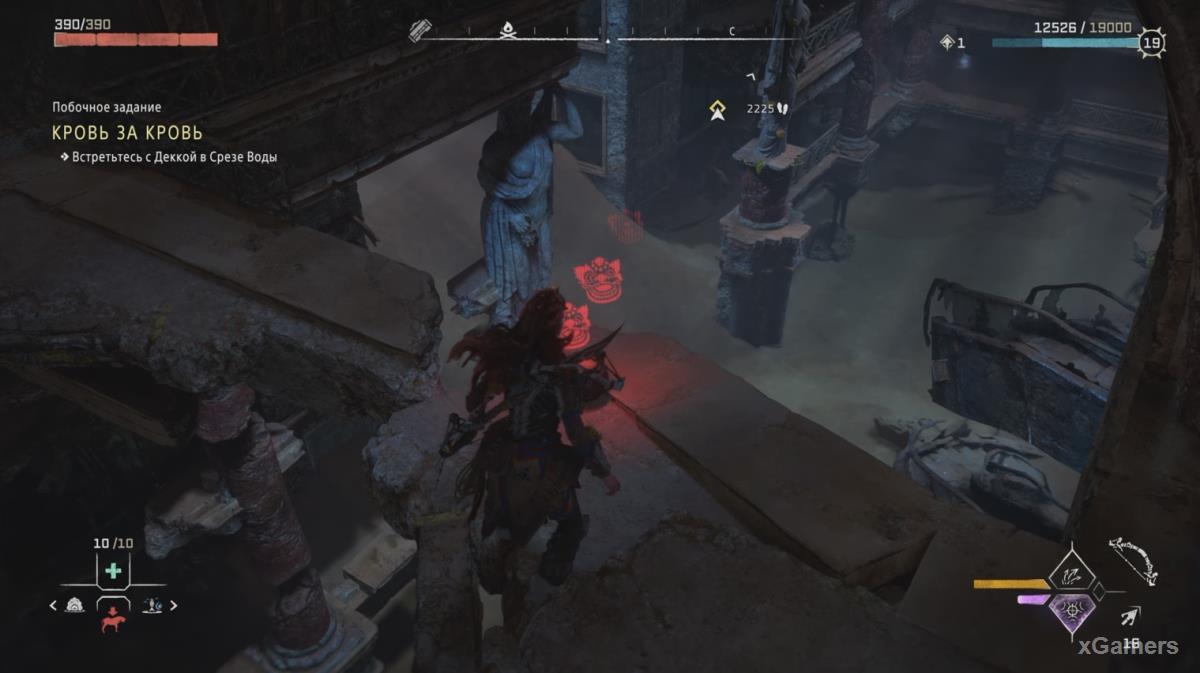The height and width of the screenshot is (673, 1200).
Task: Click the equipped bow icon
Action: (1133, 563)
